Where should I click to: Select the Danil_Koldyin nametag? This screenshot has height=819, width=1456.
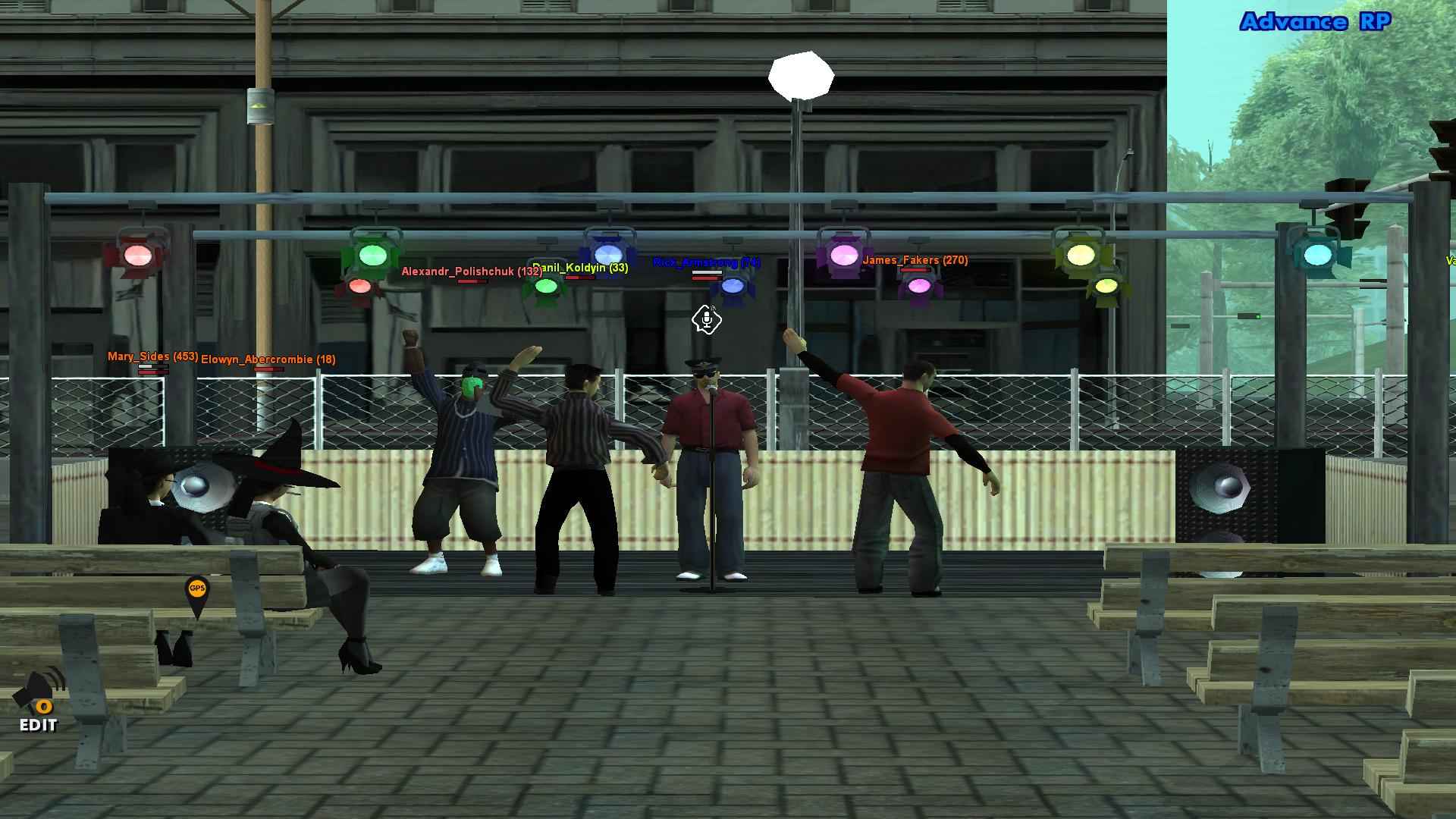click(579, 265)
